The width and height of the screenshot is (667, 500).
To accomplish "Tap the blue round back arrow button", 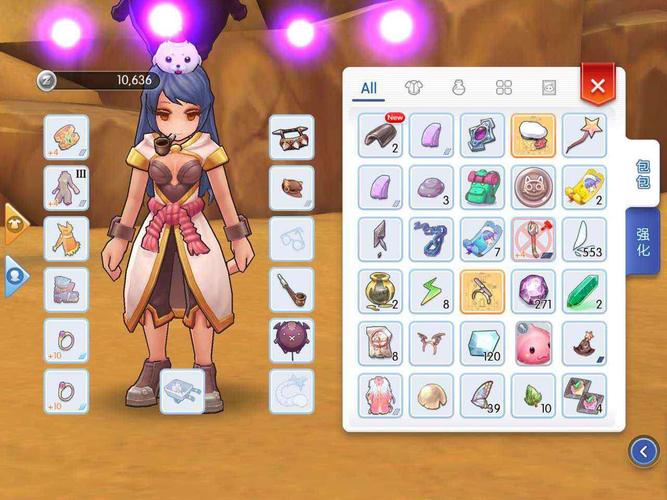I will click(643, 452).
